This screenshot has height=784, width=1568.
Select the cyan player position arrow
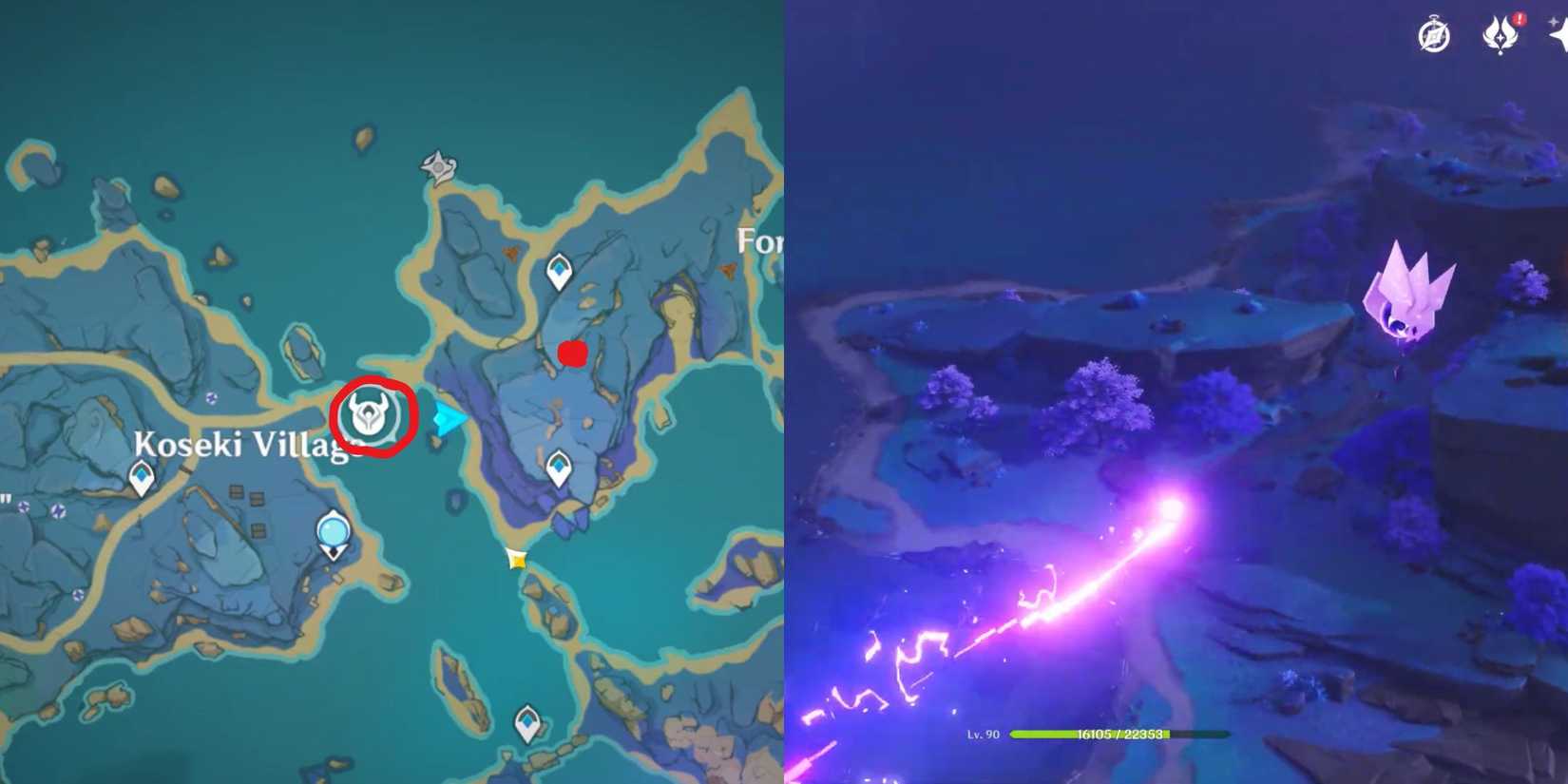[447, 417]
